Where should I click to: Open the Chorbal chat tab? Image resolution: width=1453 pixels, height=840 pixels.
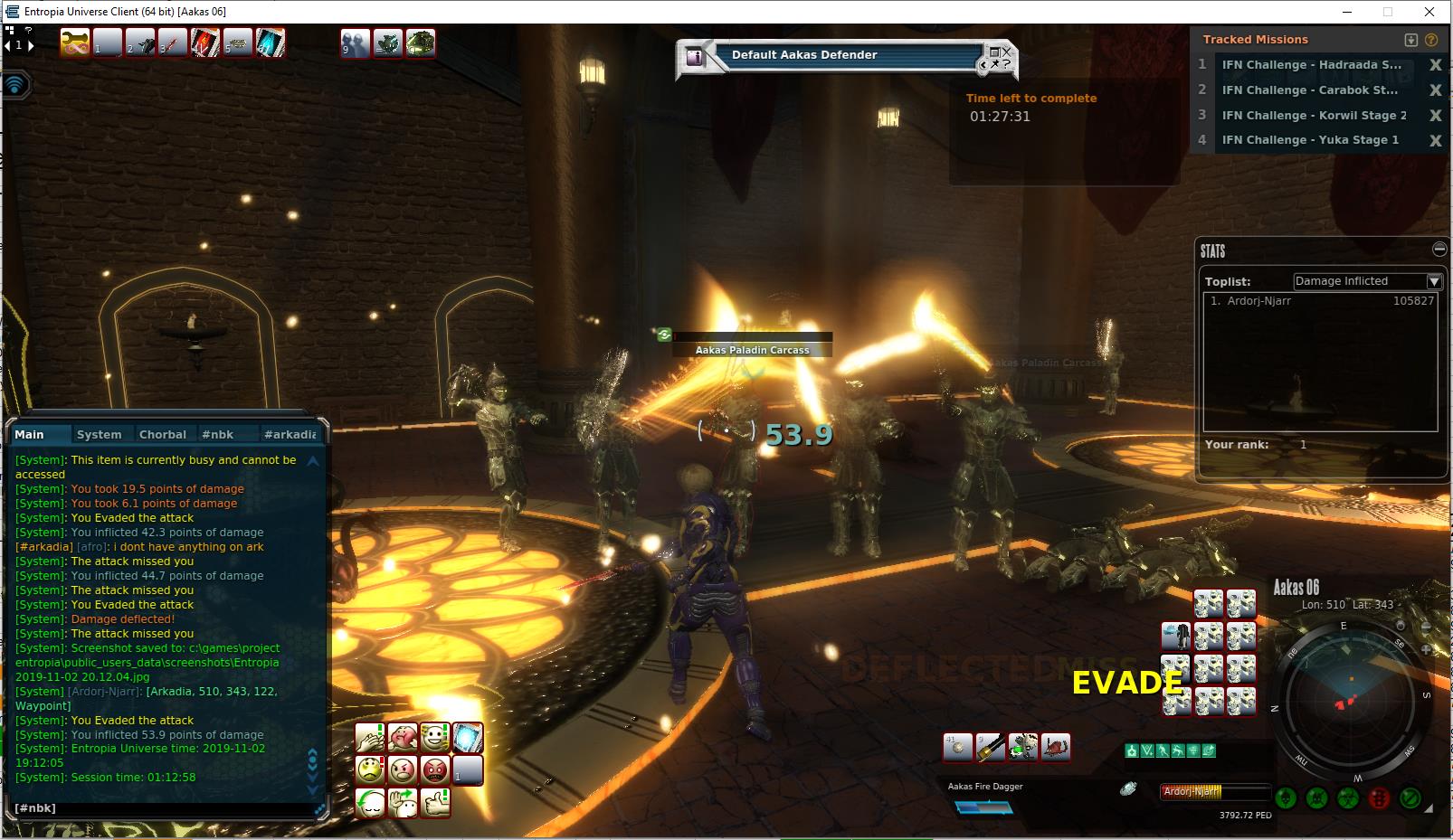(163, 434)
